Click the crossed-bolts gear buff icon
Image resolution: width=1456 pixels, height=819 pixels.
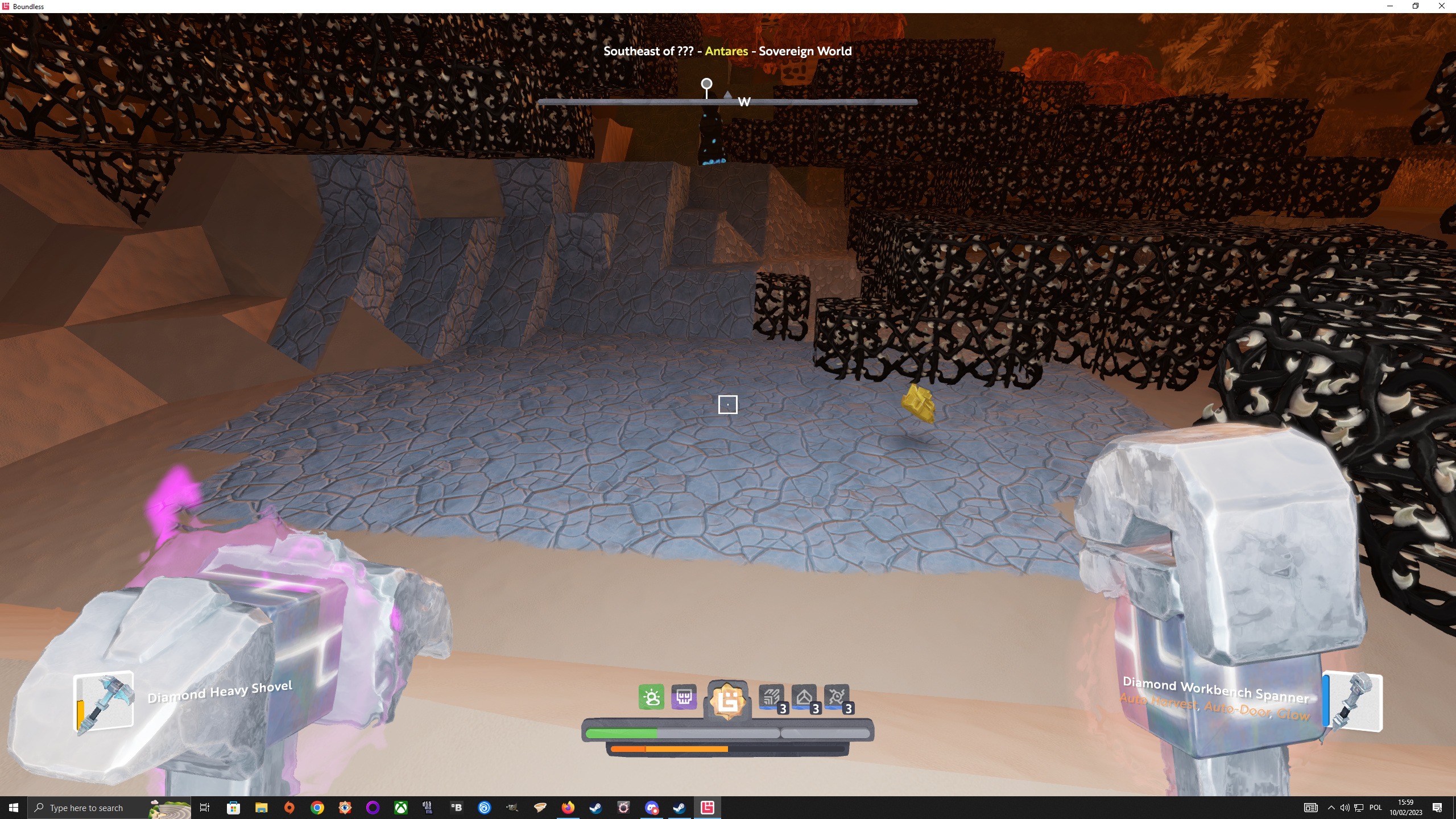tap(837, 698)
